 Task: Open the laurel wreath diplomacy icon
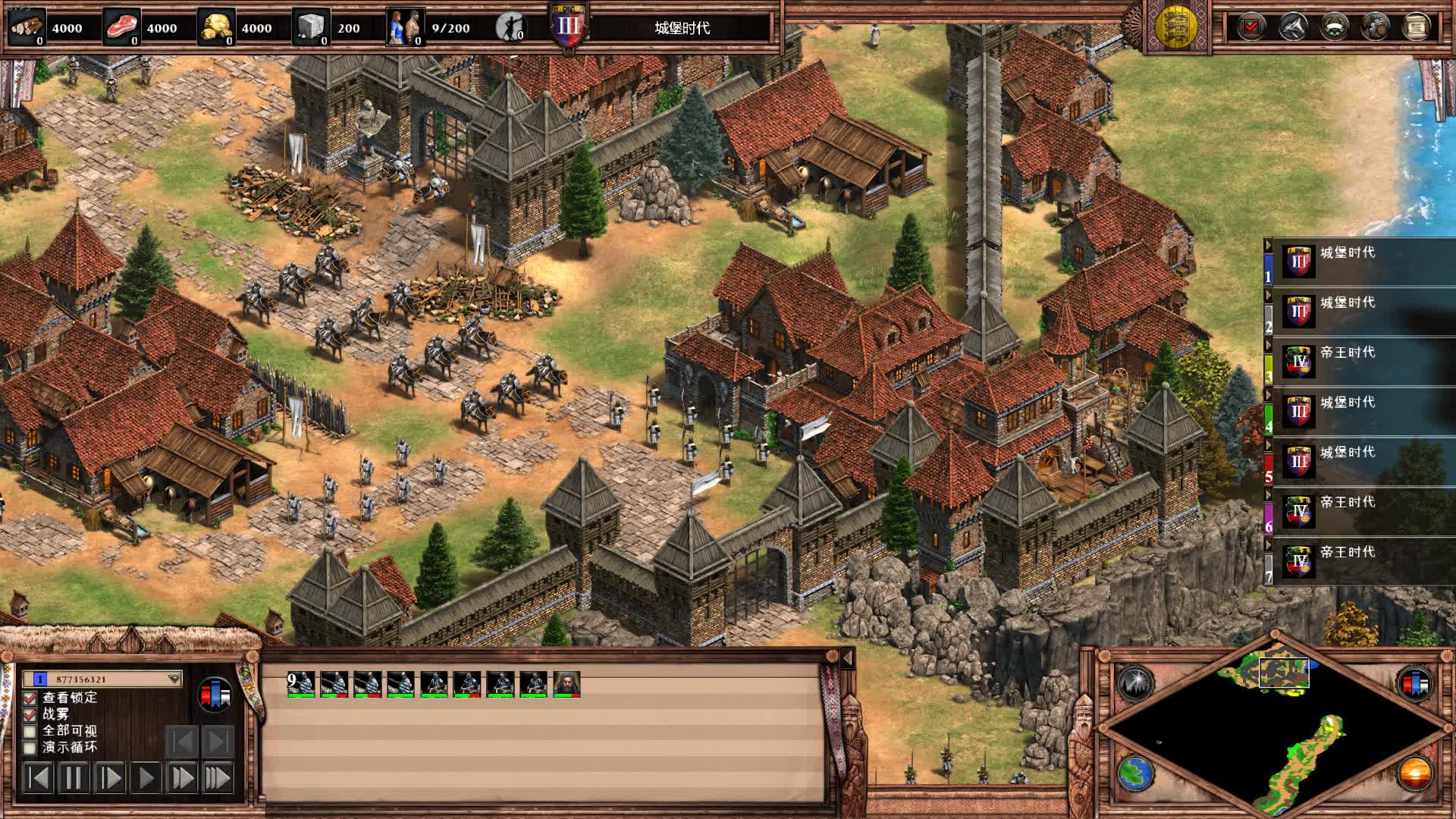click(1334, 27)
